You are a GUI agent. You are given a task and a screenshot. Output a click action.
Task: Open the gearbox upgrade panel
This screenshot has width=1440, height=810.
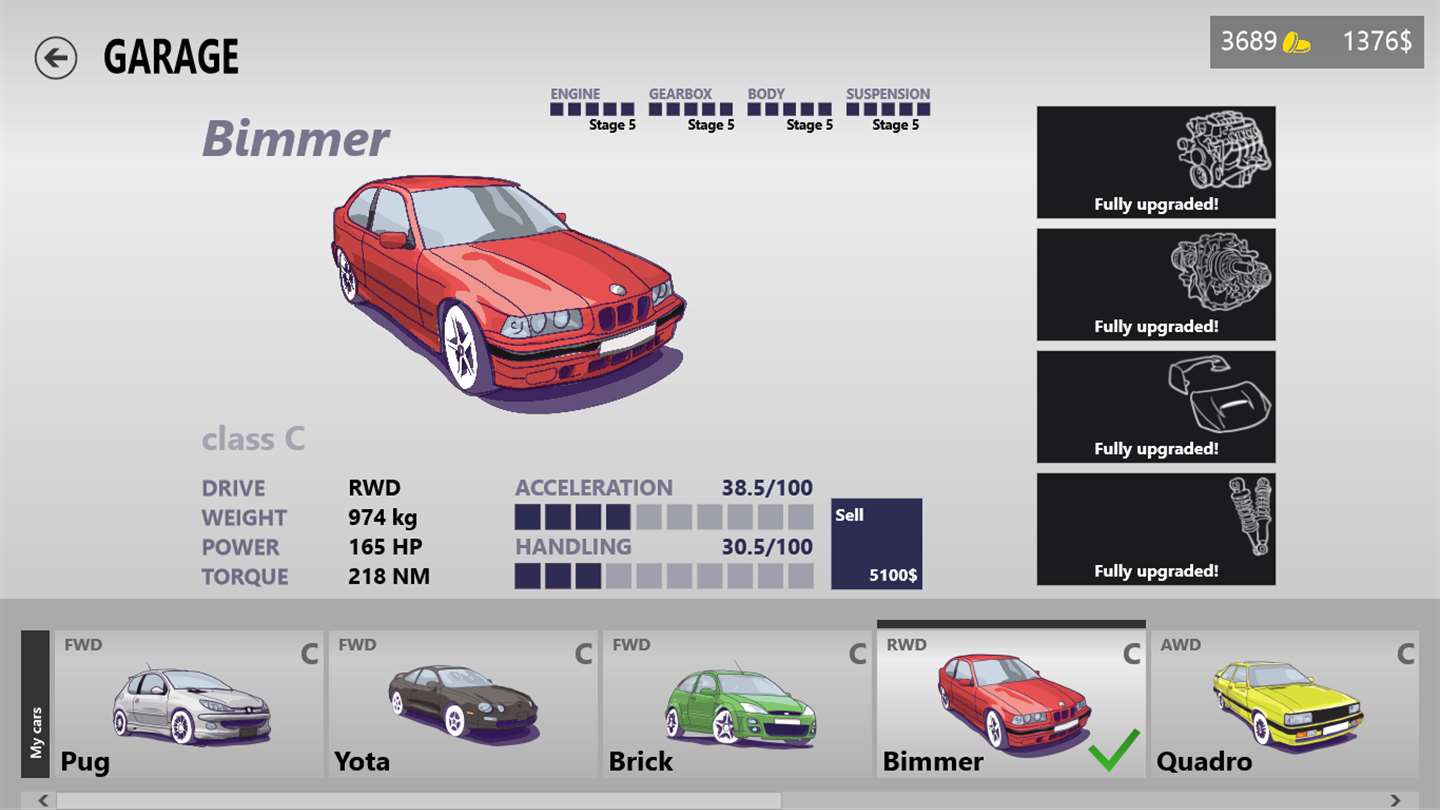[1156, 285]
